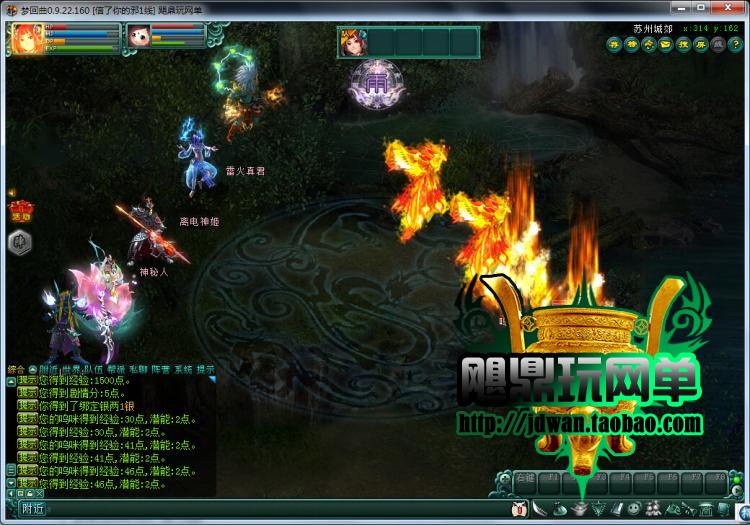Click the 活动 event lantern icon

point(19,210)
